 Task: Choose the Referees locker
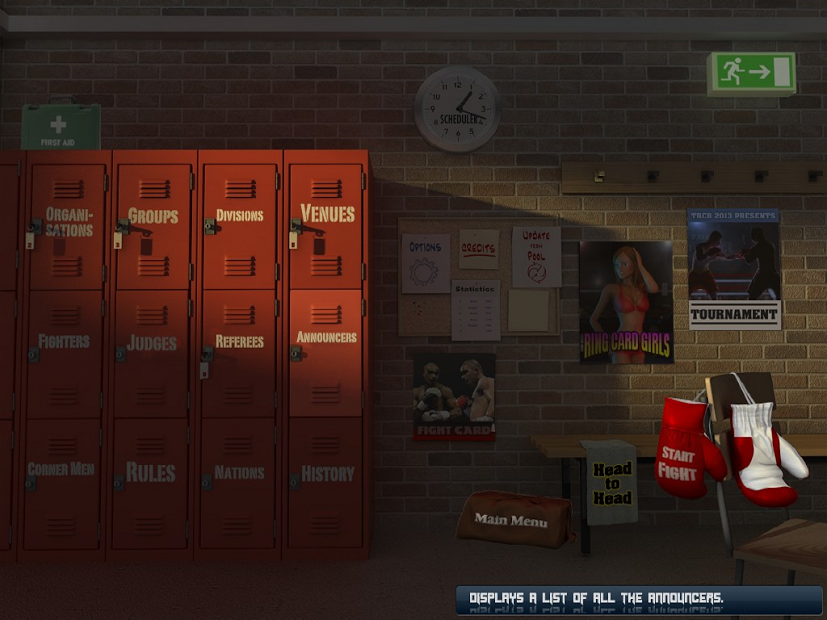(x=239, y=341)
